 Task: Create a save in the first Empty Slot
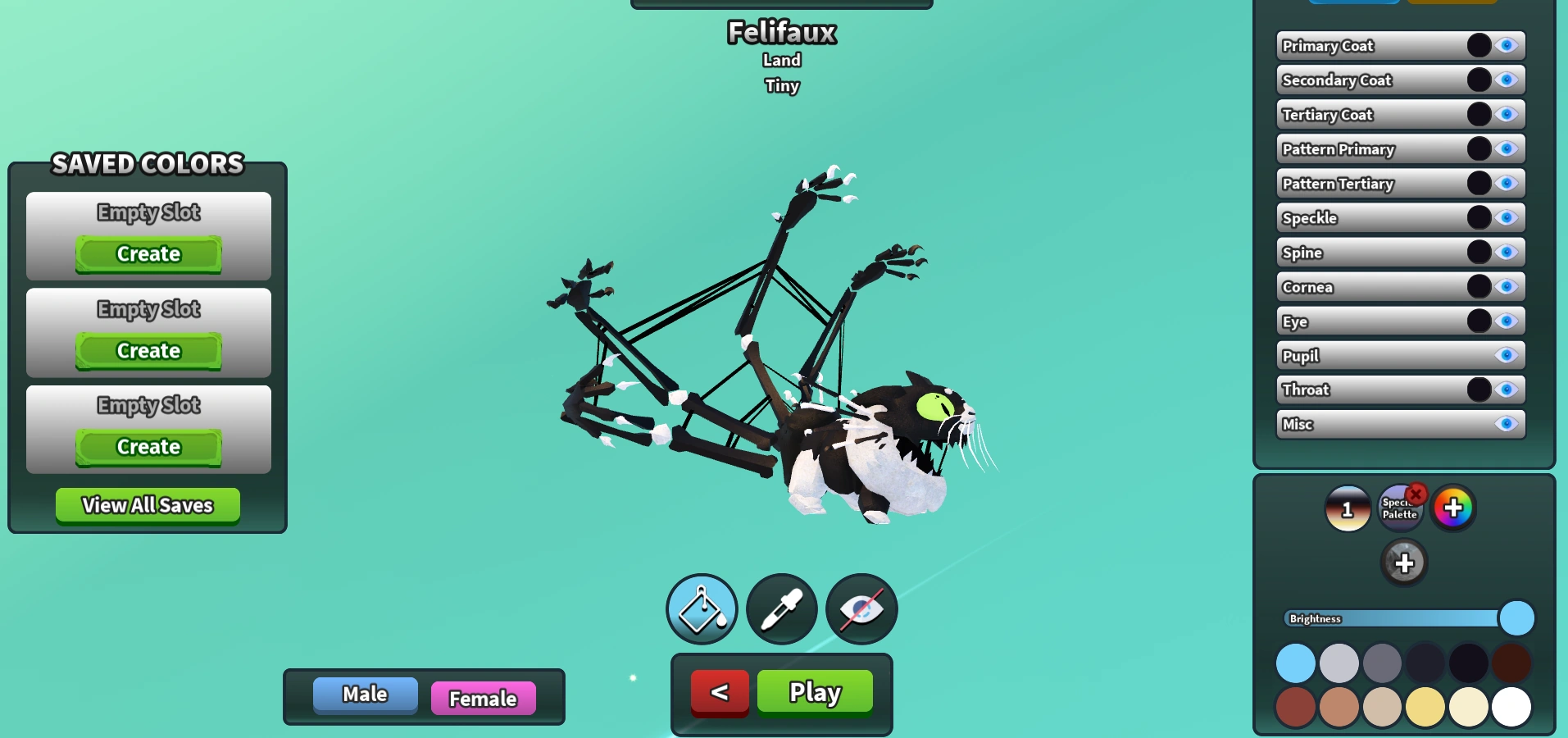tap(148, 254)
